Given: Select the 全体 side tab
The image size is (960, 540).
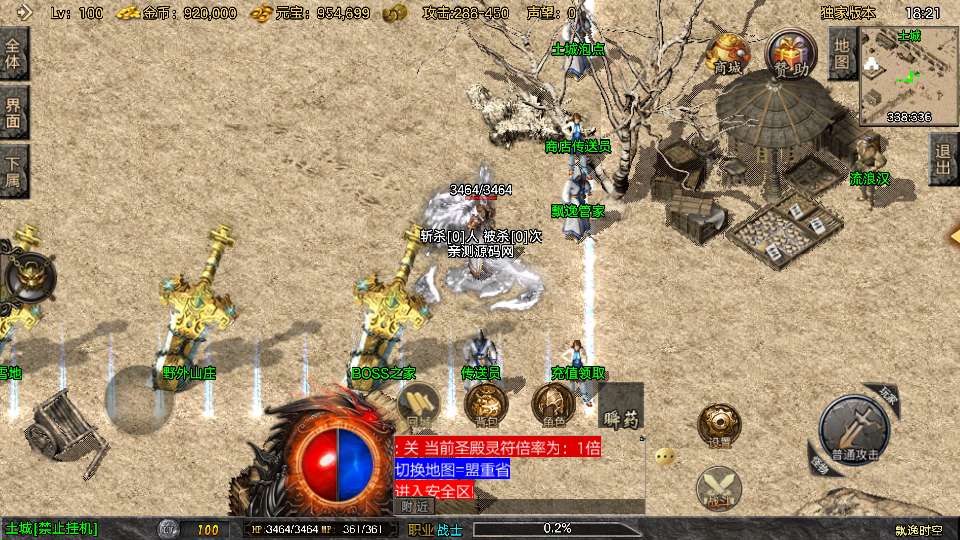Looking at the screenshot, I should (14, 53).
